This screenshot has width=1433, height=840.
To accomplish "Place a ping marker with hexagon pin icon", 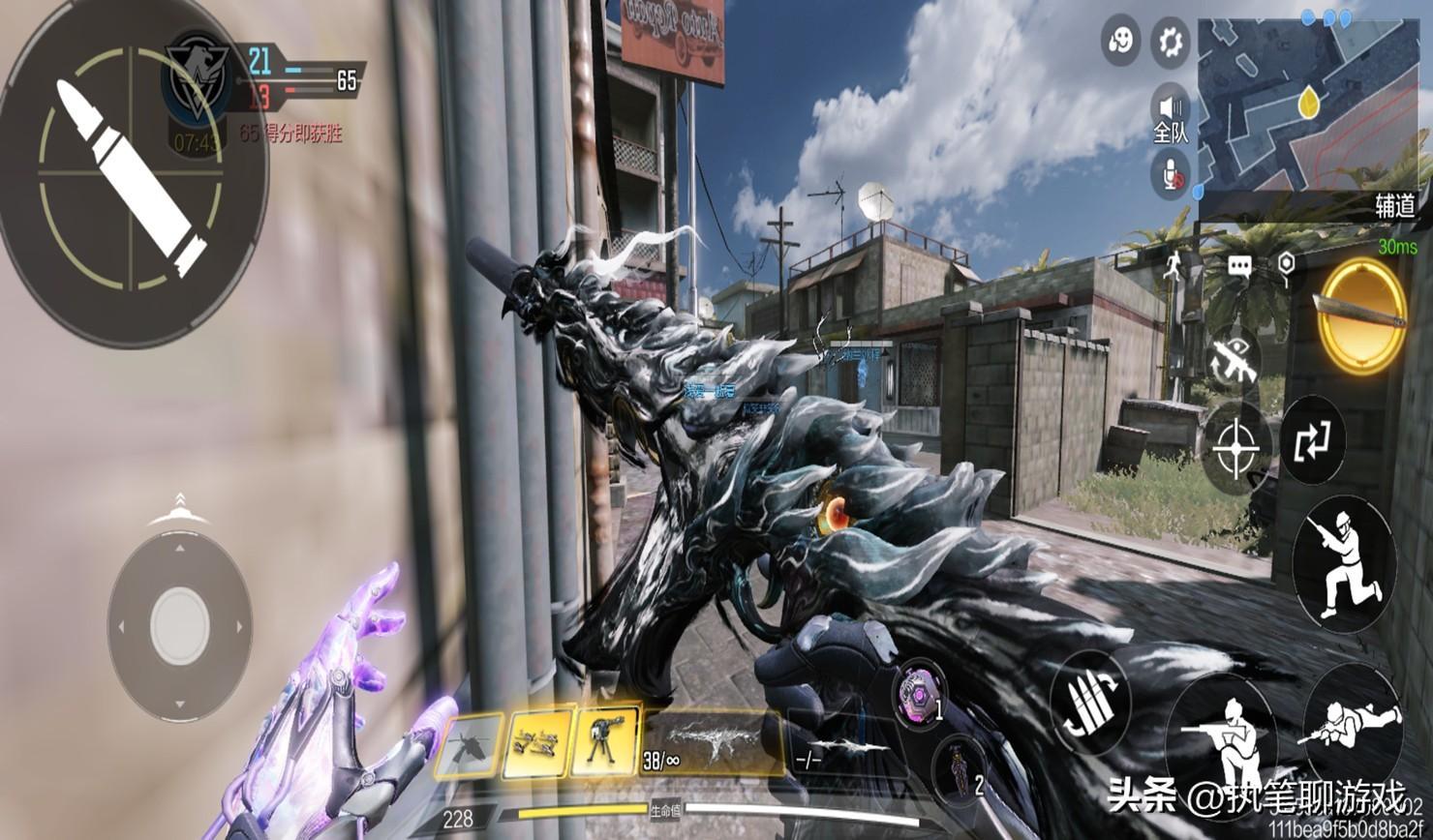I will tap(1286, 266).
